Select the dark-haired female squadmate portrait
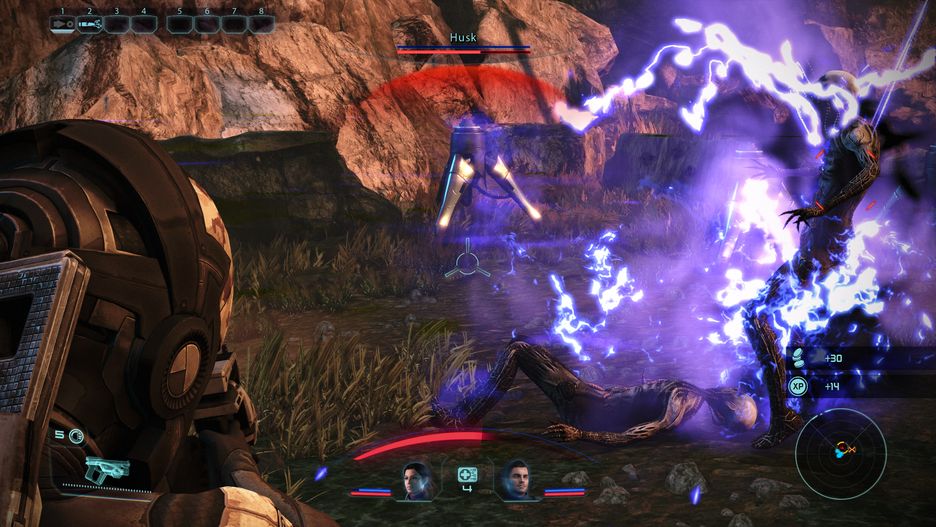Image resolution: width=936 pixels, height=527 pixels. (415, 480)
